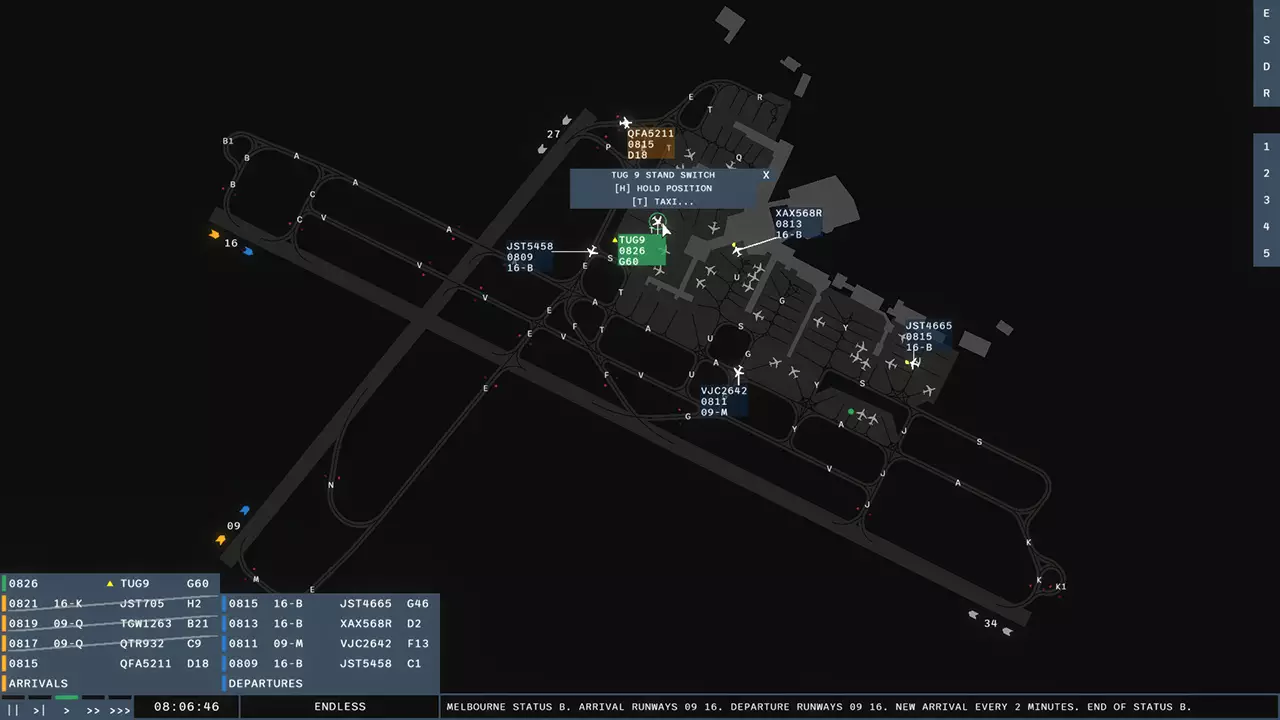This screenshot has width=1280, height=720.
Task: Choose TAXI in the Tug 9 stand switch menu
Action: coord(665,201)
